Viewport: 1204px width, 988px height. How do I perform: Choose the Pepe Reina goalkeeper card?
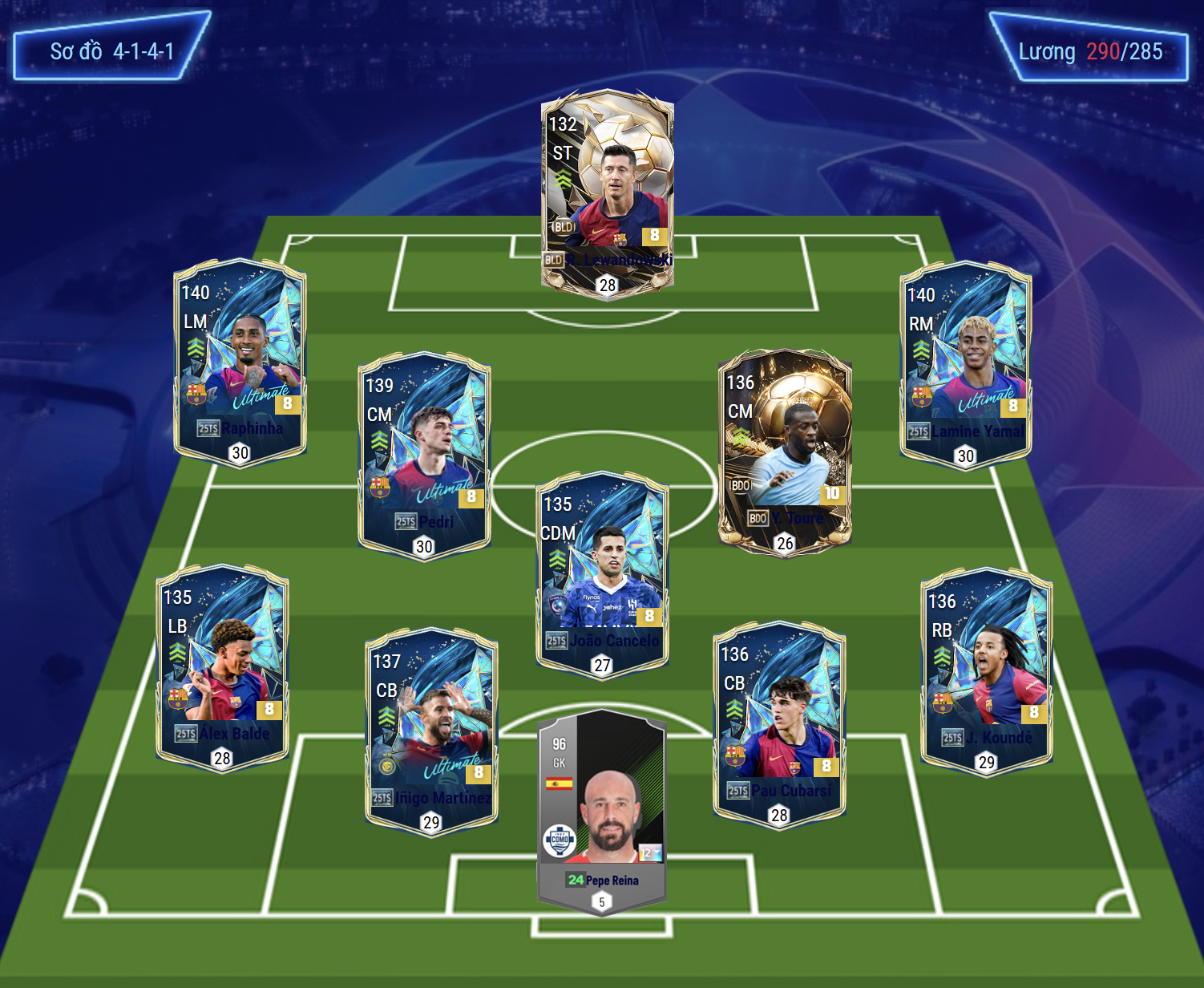601,810
